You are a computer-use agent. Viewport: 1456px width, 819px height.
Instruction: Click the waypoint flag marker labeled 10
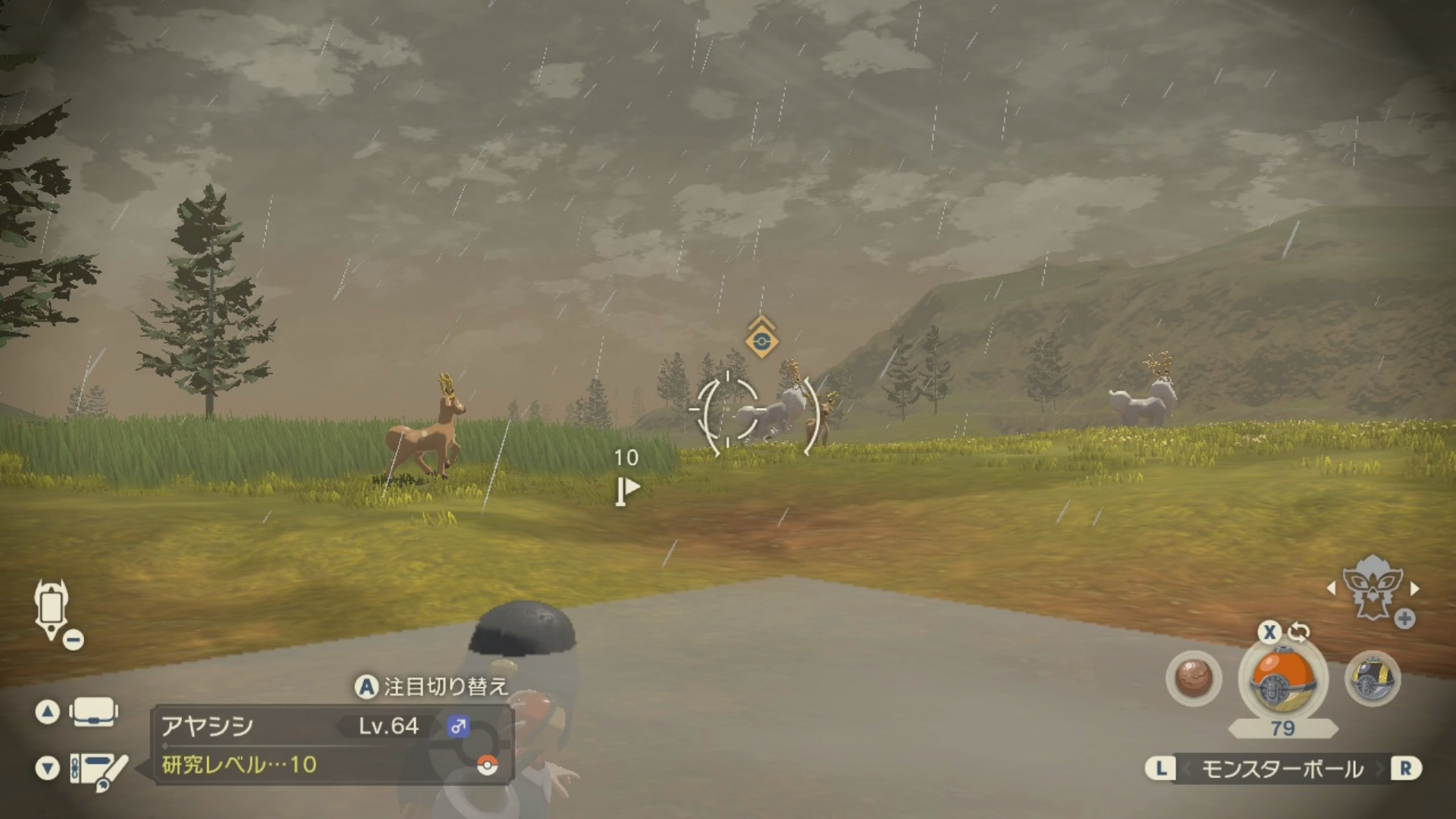(x=626, y=490)
